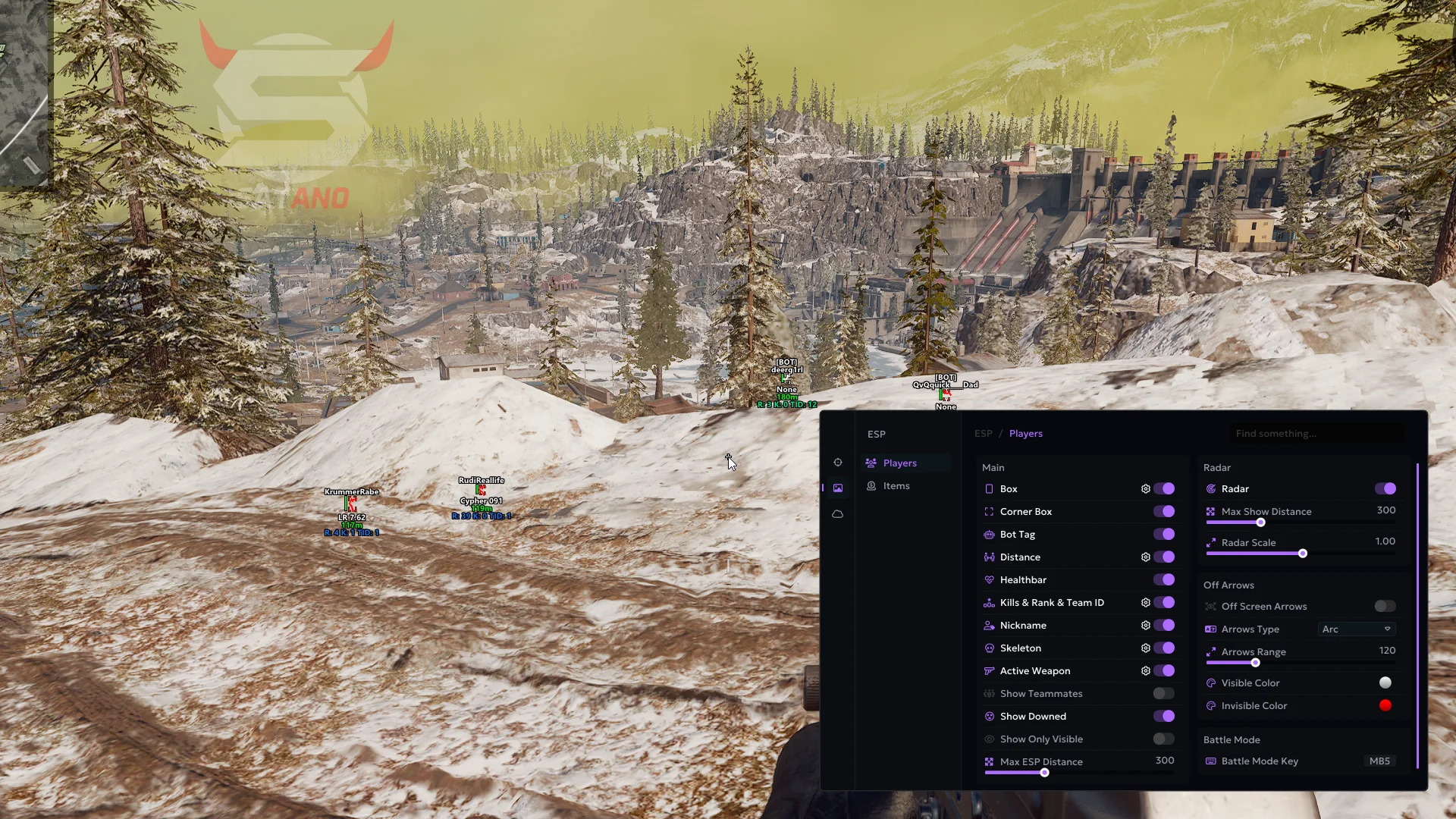The width and height of the screenshot is (1456, 819).
Task: Click the Battle Mode Key MB5 button
Action: point(1379,761)
